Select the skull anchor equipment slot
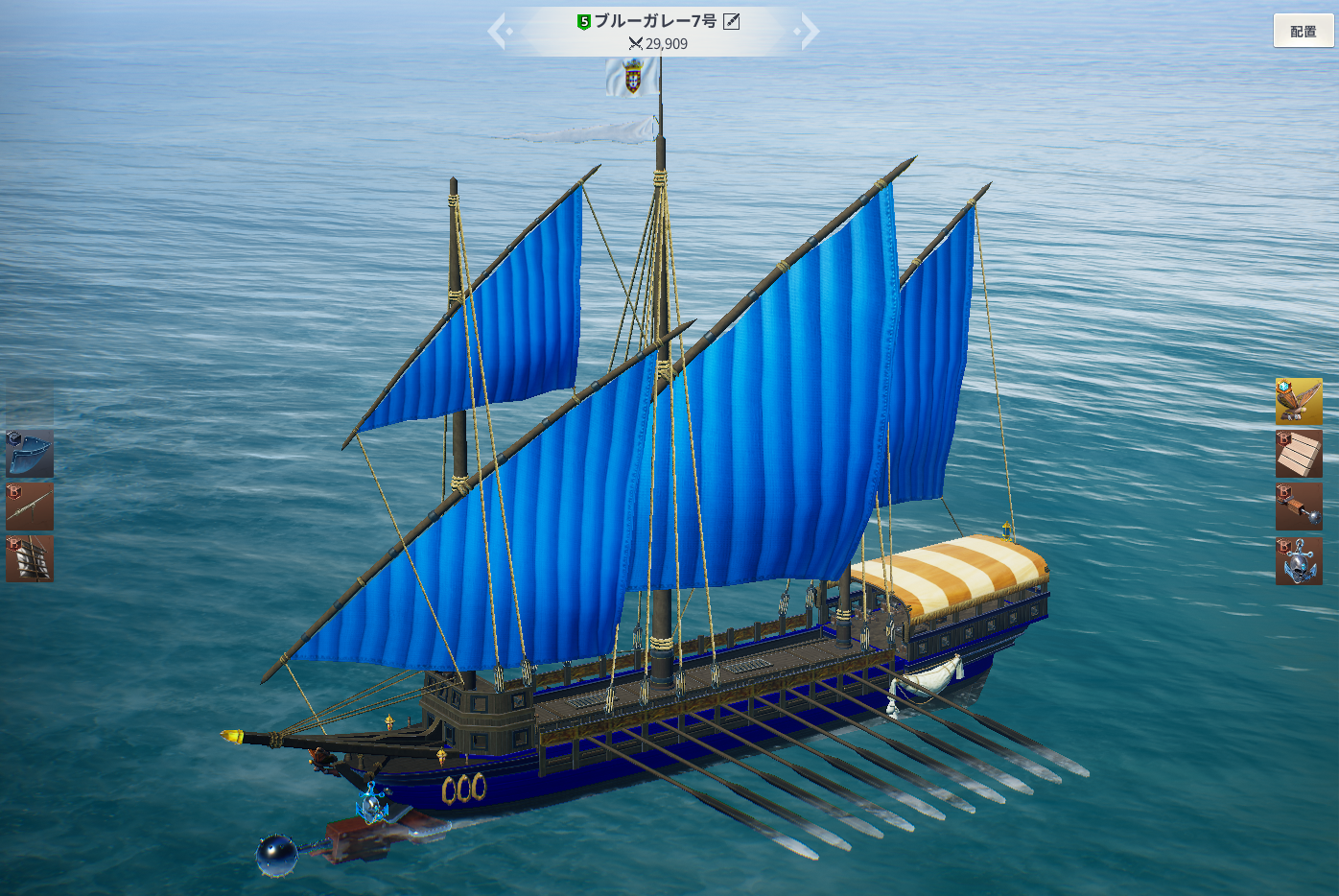This screenshot has width=1339, height=896. tap(1299, 560)
